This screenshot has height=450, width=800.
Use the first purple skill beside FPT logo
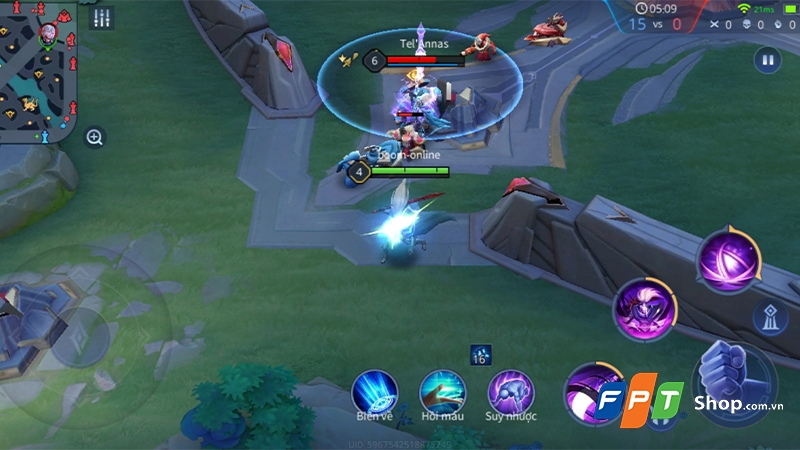(590, 388)
